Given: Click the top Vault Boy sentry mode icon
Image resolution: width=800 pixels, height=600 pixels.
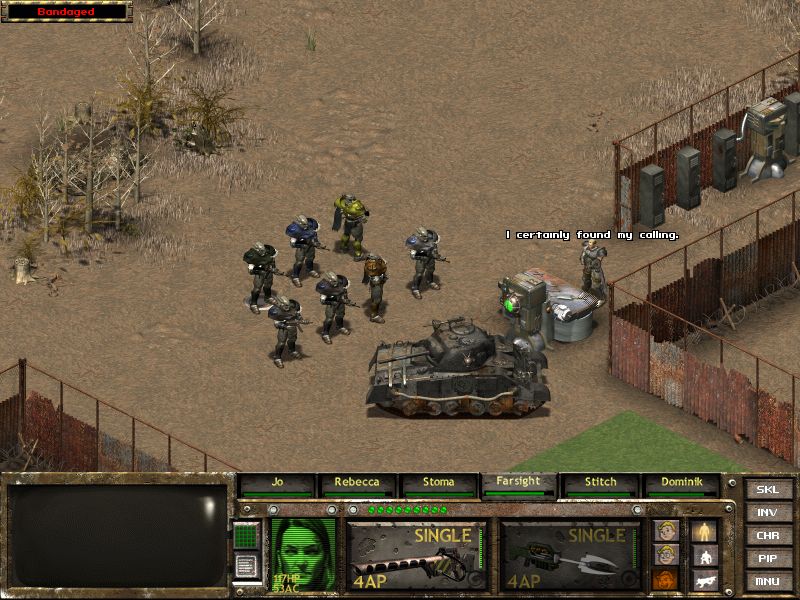Looking at the screenshot, I should point(665,531).
